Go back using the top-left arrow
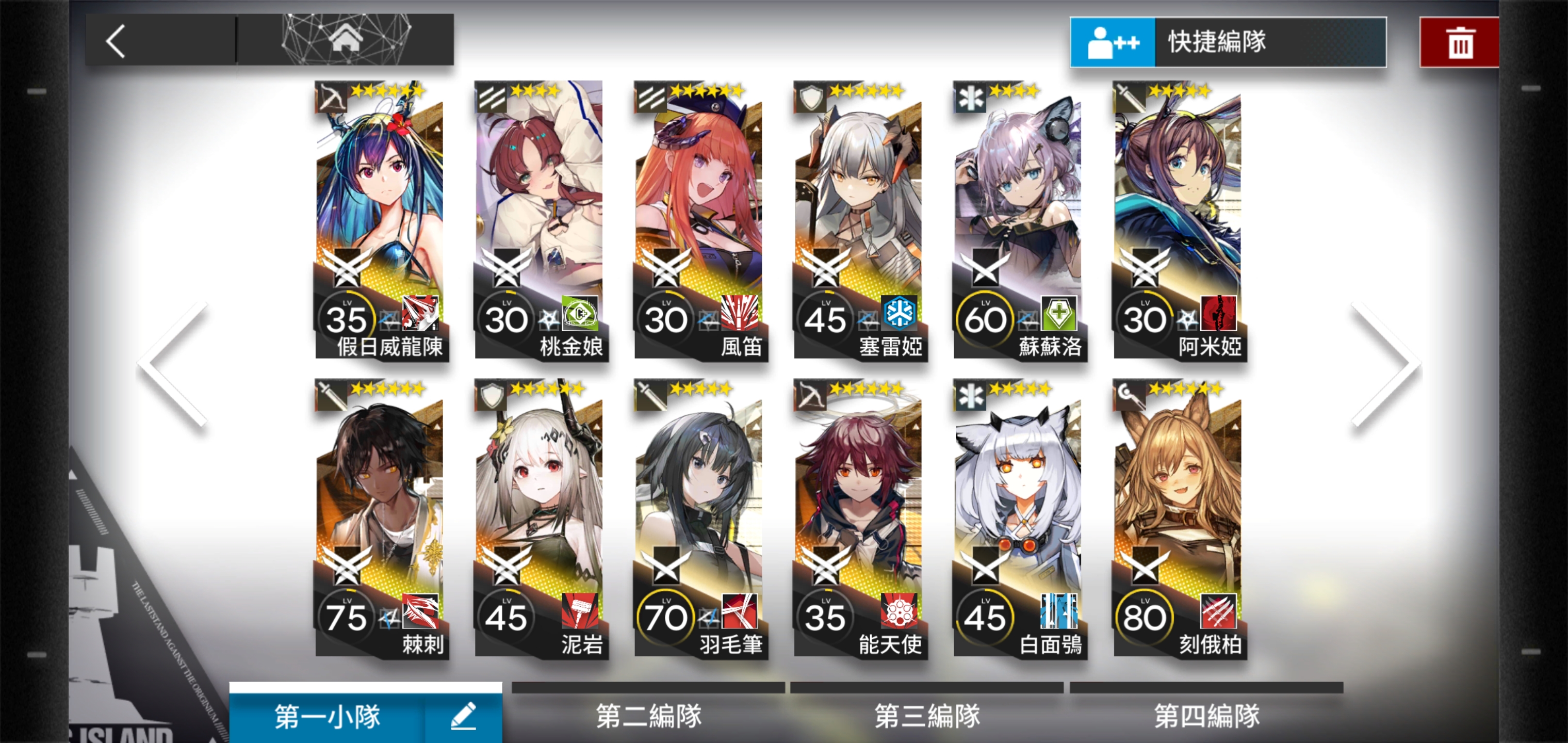 [x=116, y=41]
